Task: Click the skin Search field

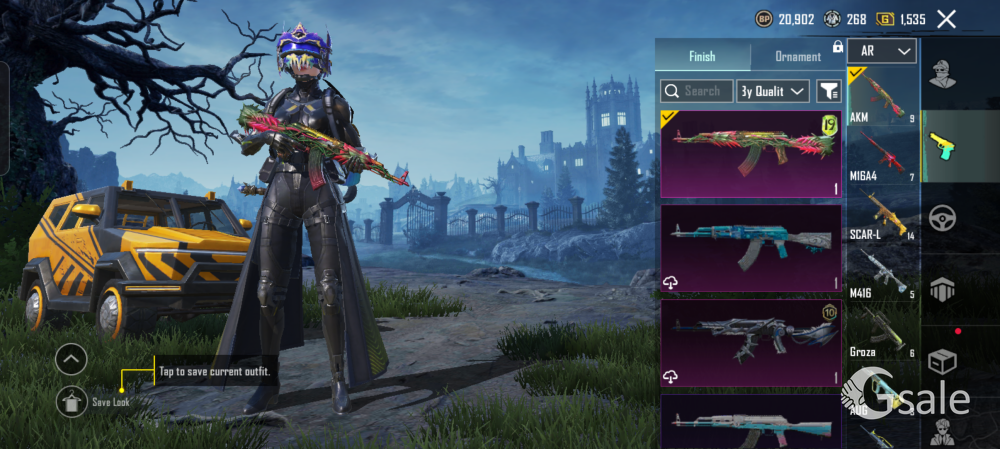Action: tap(697, 91)
